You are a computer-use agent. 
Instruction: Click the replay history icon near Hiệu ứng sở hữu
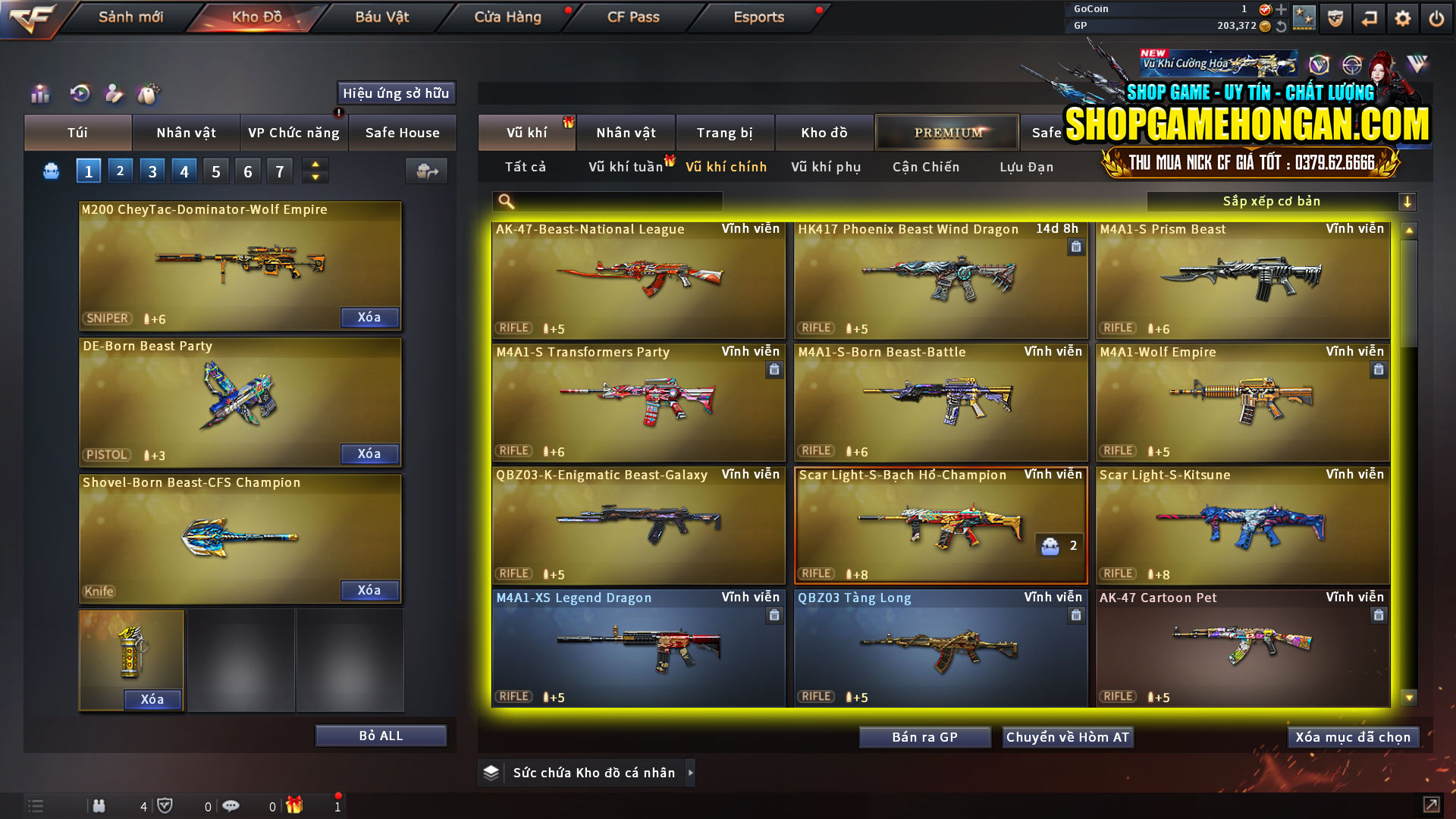click(80, 95)
